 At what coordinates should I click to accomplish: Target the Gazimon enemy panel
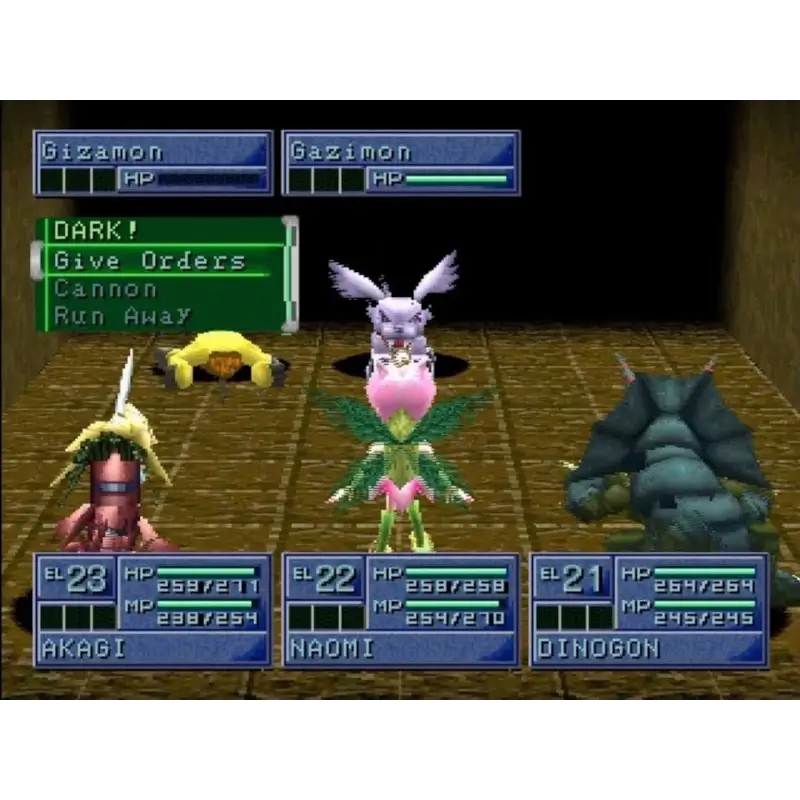(400, 163)
